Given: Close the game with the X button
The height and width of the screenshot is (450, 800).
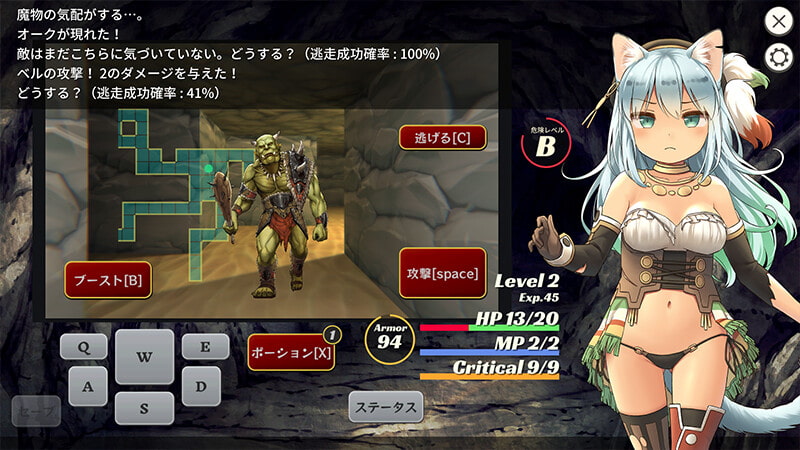Looking at the screenshot, I should [778, 20].
